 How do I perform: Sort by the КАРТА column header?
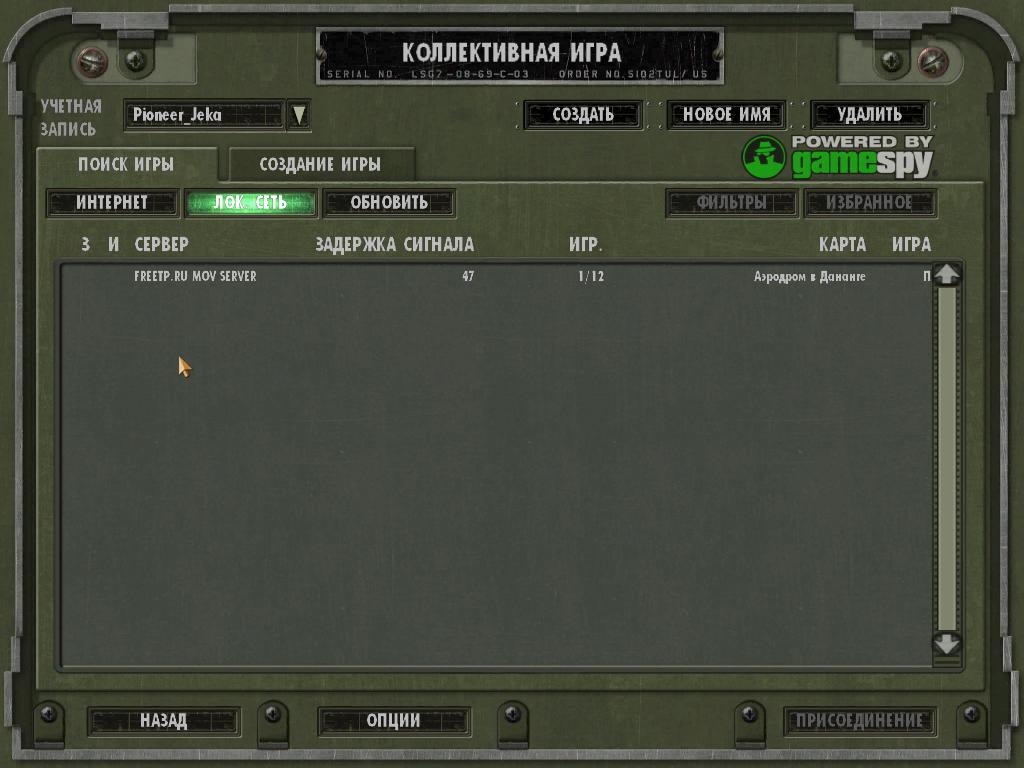pos(842,244)
